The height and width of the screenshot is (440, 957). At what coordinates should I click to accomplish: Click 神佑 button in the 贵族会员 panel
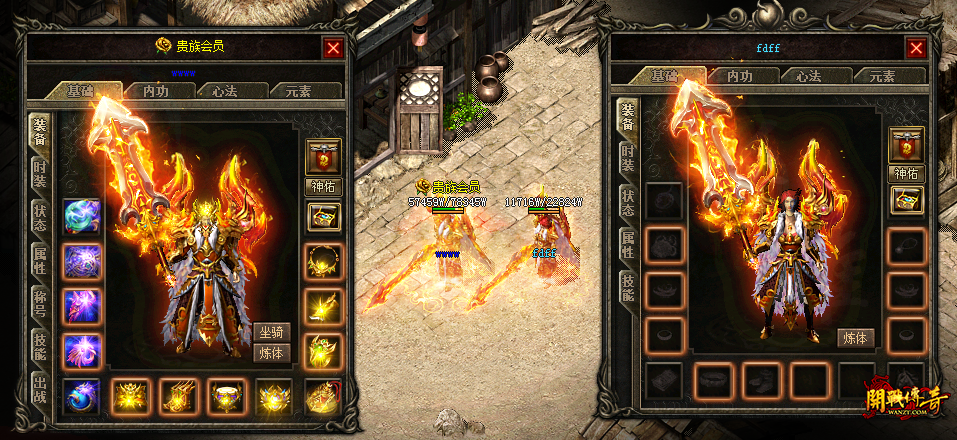324,187
